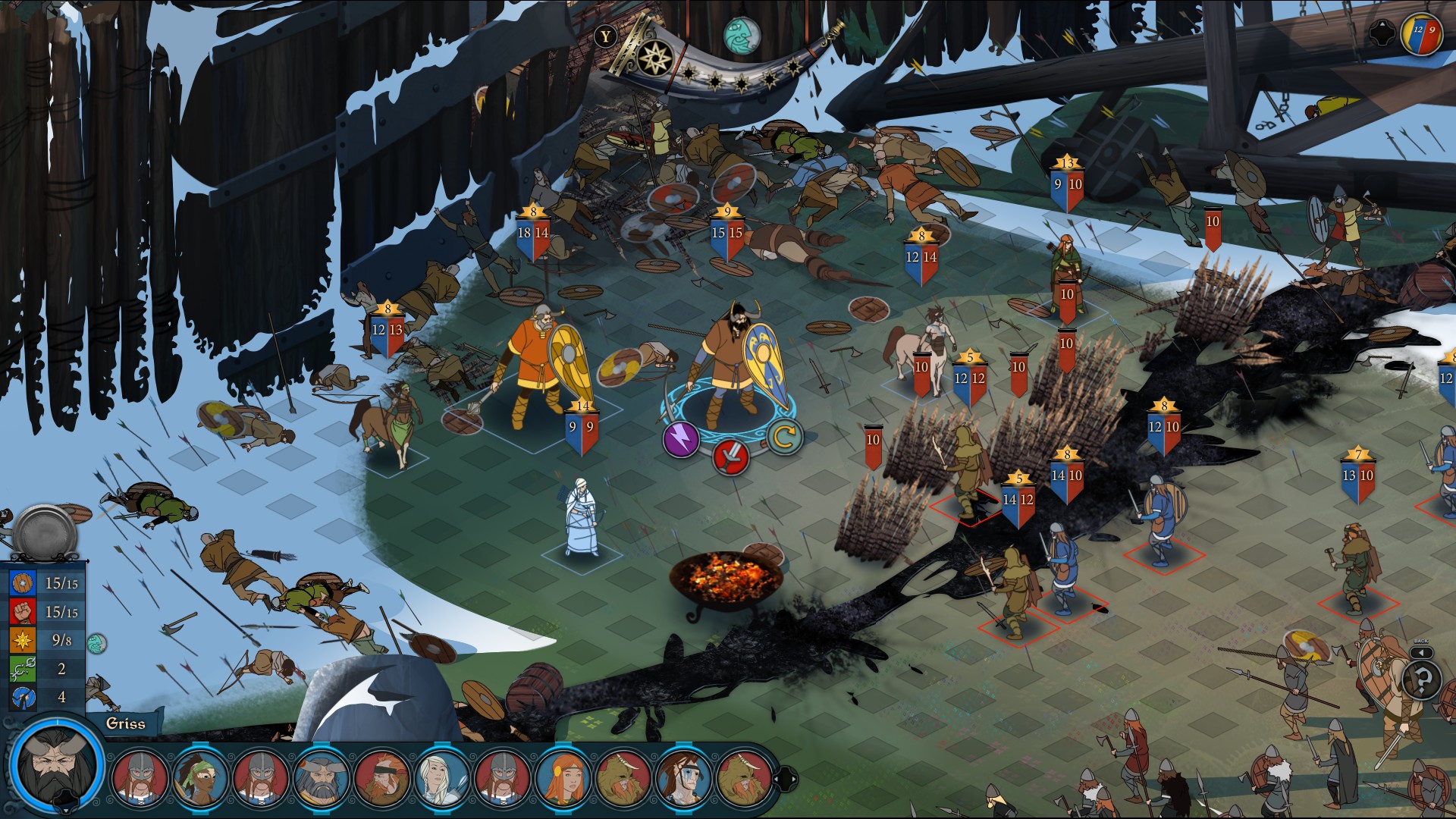Open the question mark help button
Image resolution: width=1456 pixels, height=819 pixels.
tap(1422, 679)
